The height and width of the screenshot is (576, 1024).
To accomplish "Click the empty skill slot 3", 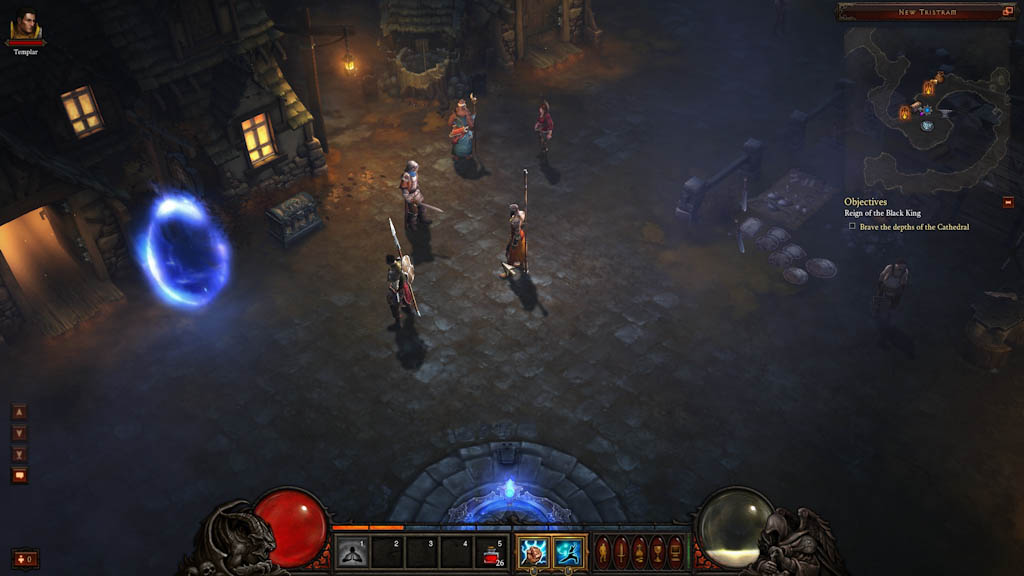I will point(421,552).
